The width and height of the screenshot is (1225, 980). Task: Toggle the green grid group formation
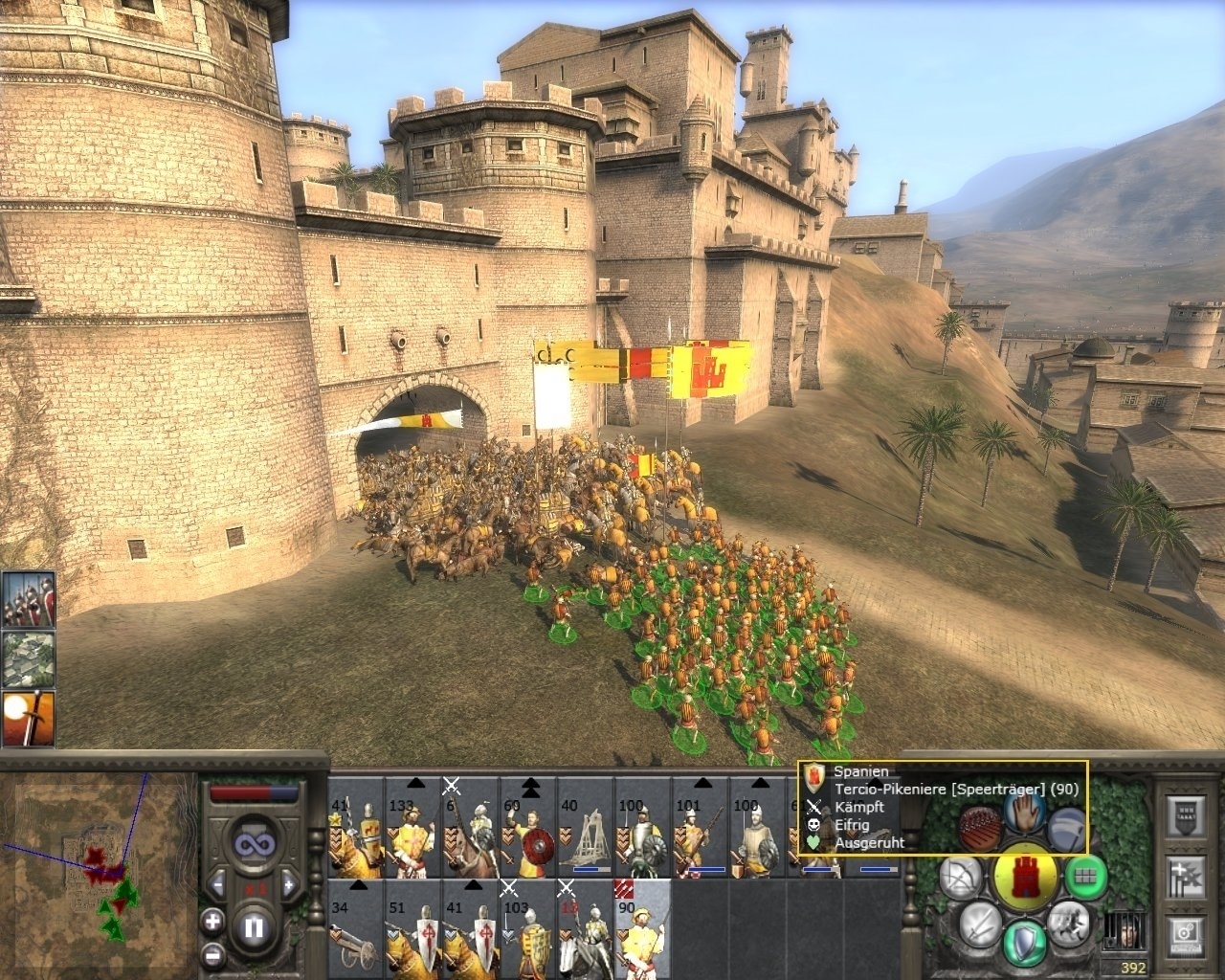1083,879
